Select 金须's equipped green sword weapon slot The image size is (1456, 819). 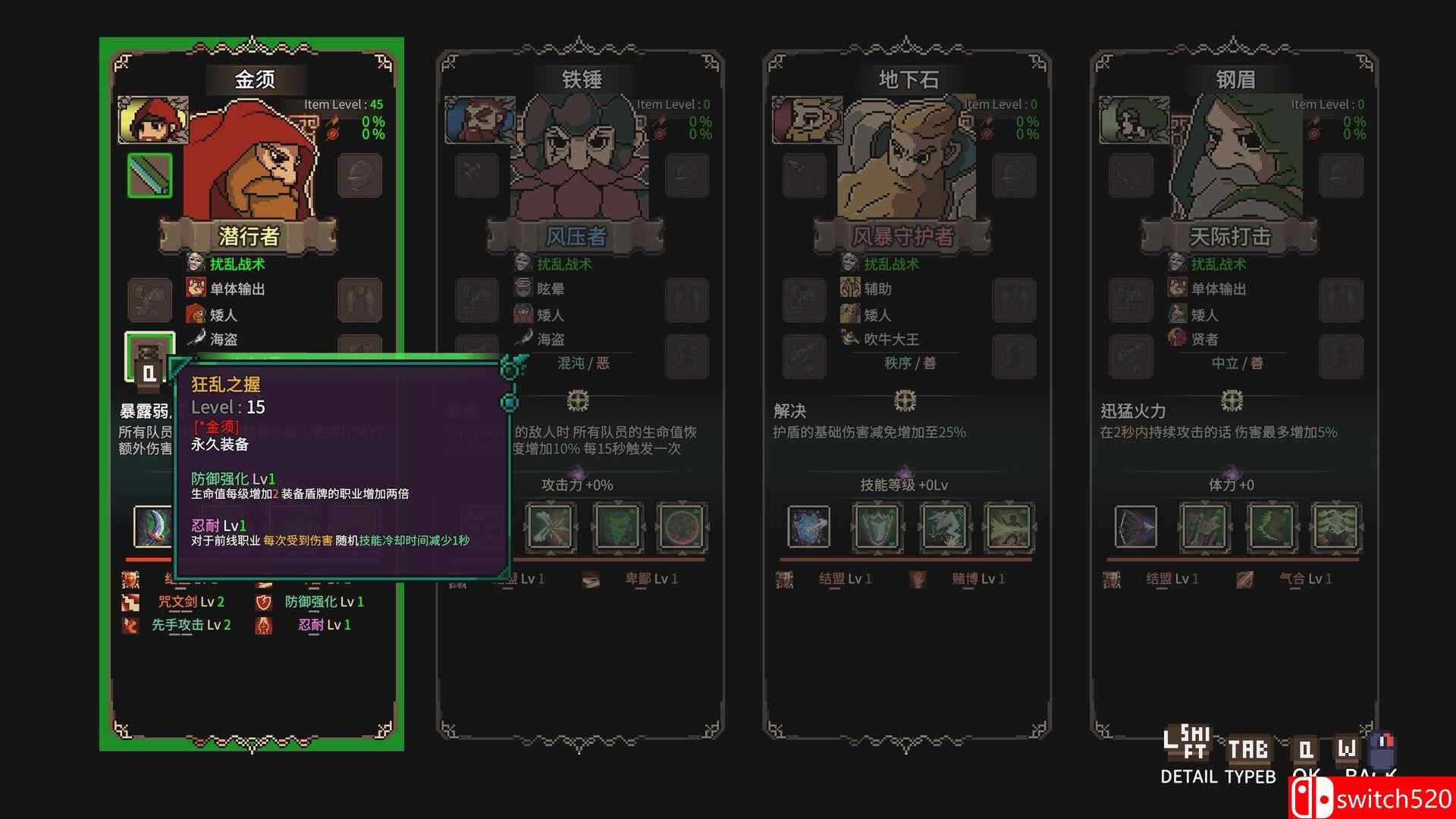149,174
